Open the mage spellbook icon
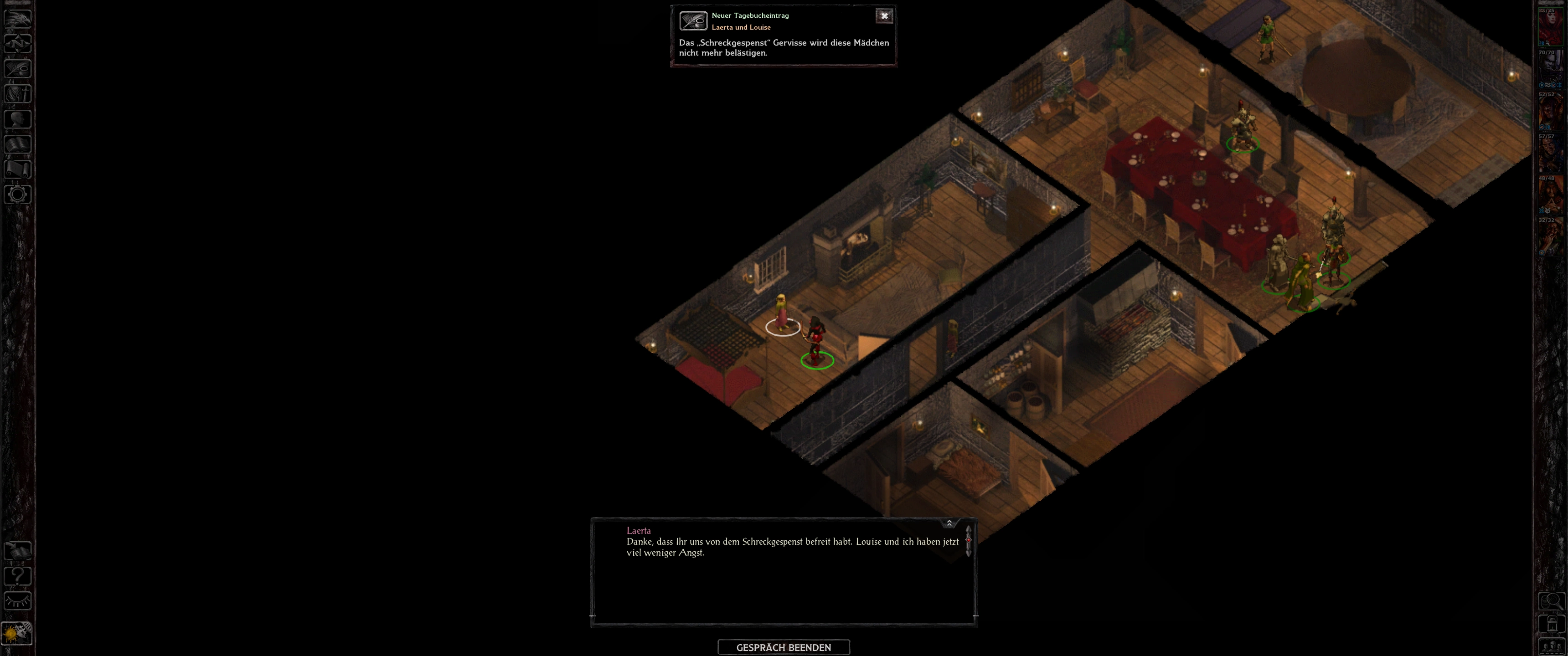This screenshot has width=1568, height=656. pos(18,144)
